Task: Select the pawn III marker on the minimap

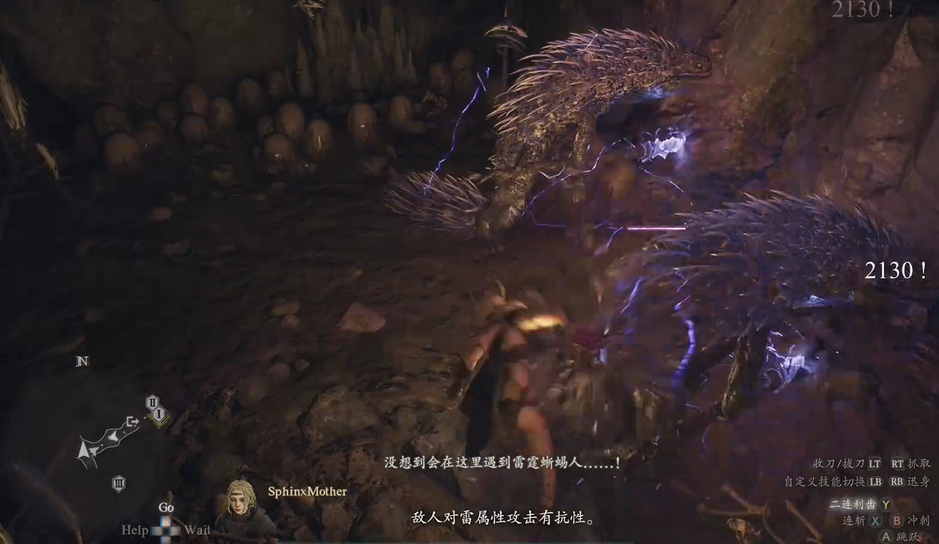Action: pos(118,484)
